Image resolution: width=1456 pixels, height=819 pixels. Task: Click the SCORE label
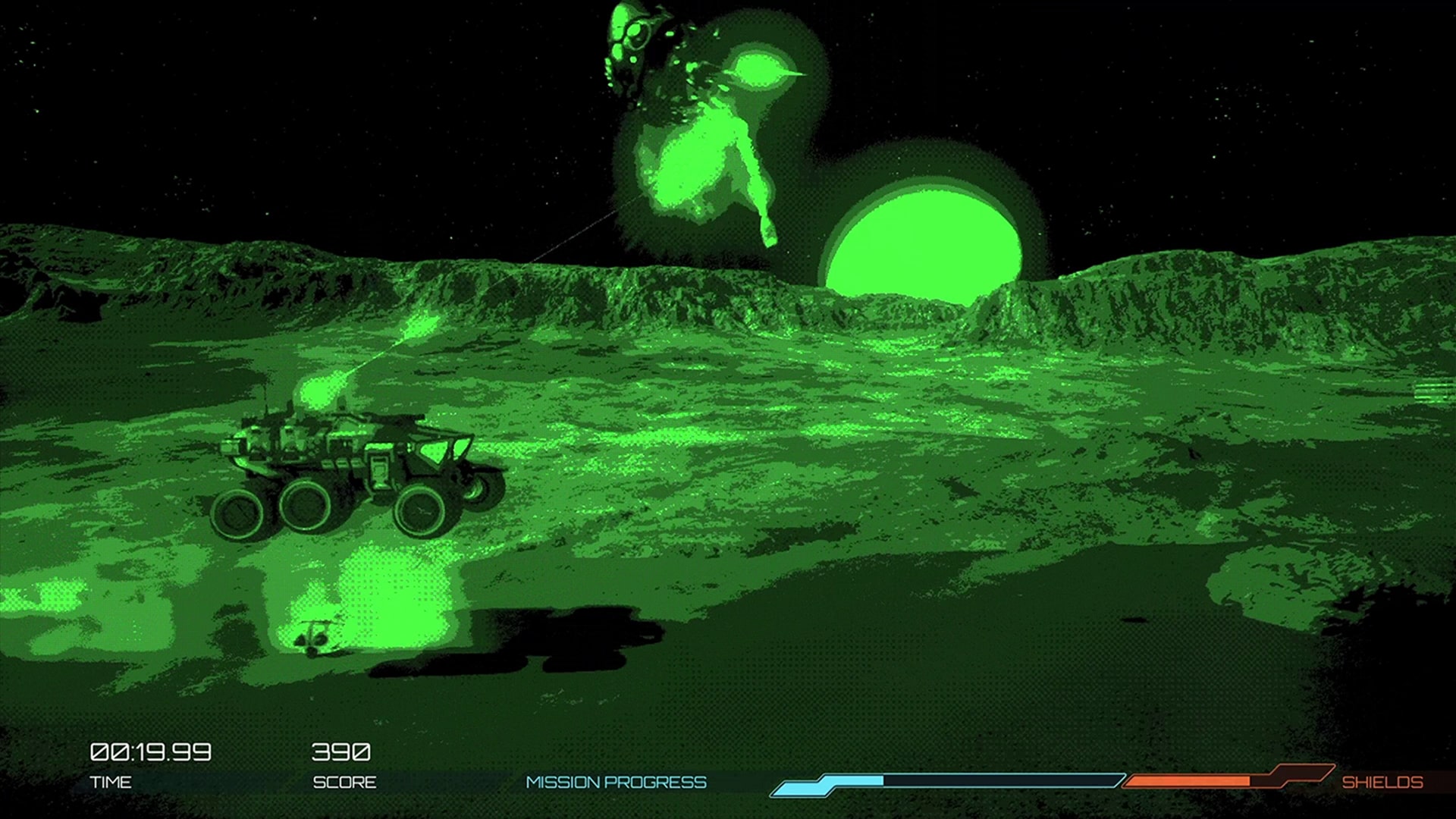coord(345,782)
